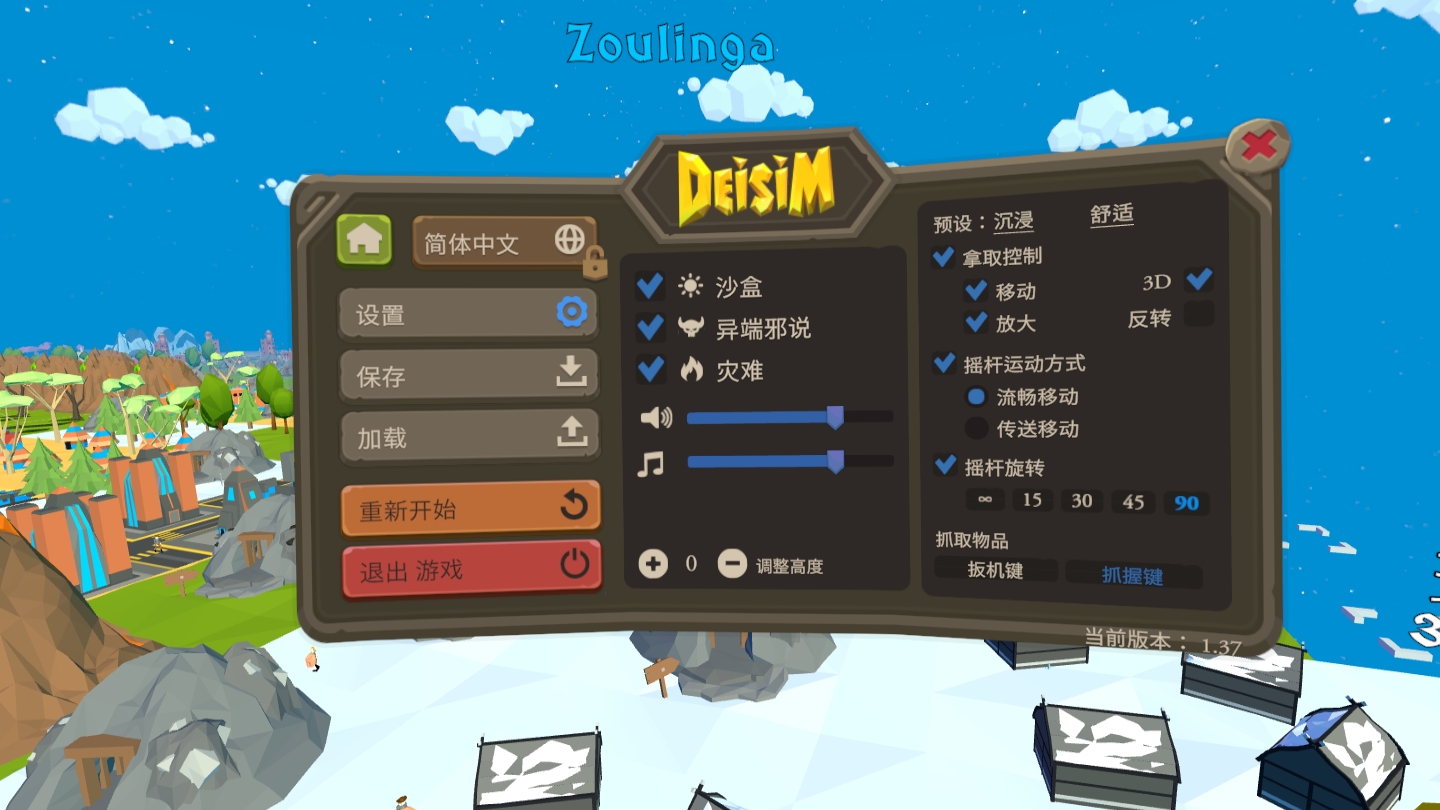Switch to the 舒适 comfort preset
The image size is (1440, 810).
point(1111,214)
